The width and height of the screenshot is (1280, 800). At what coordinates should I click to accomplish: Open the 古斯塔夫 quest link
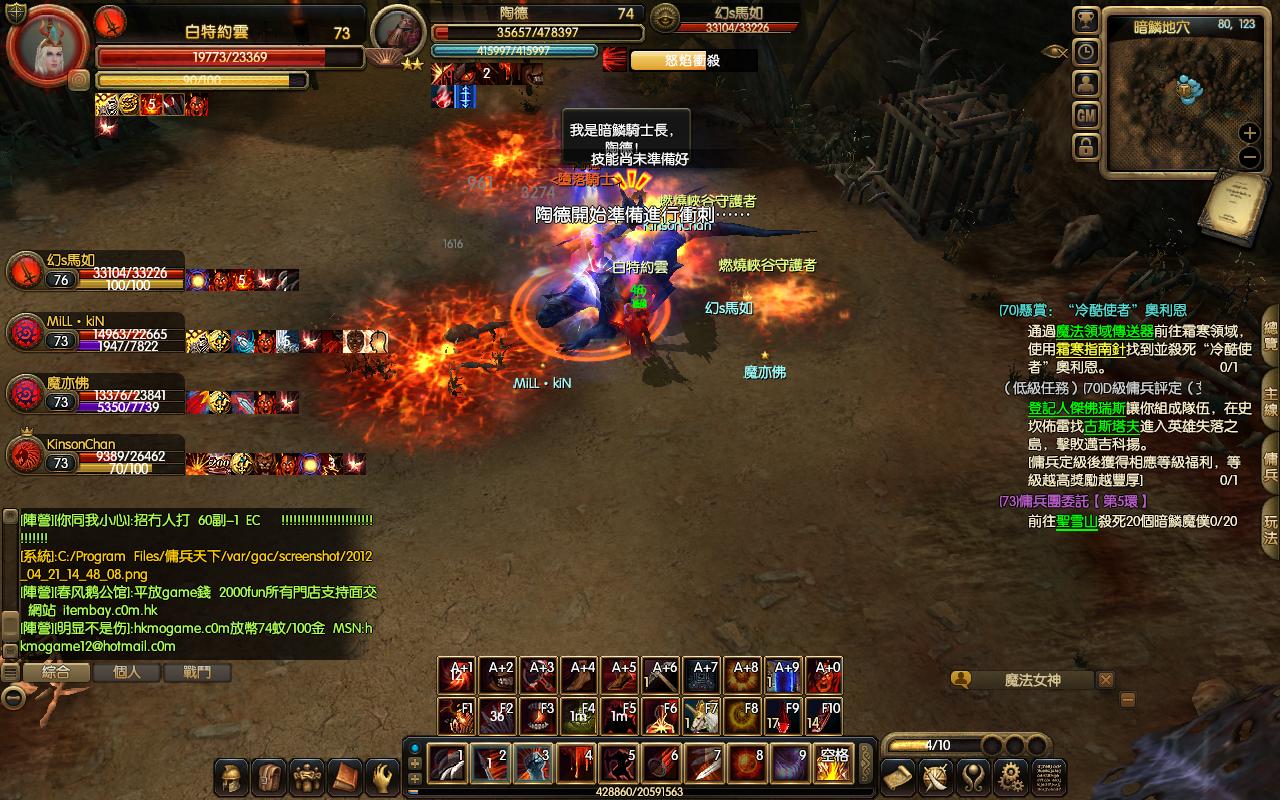click(1111, 426)
